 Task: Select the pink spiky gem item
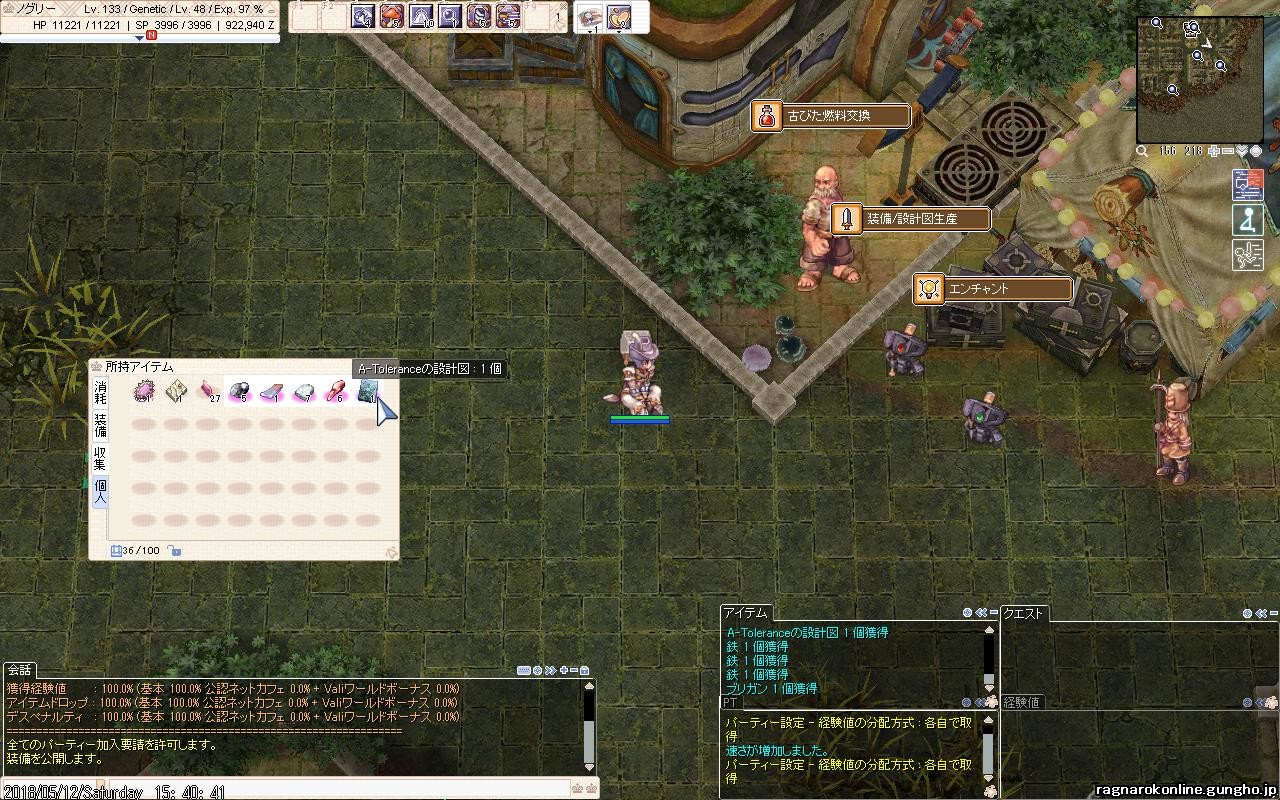[145, 391]
